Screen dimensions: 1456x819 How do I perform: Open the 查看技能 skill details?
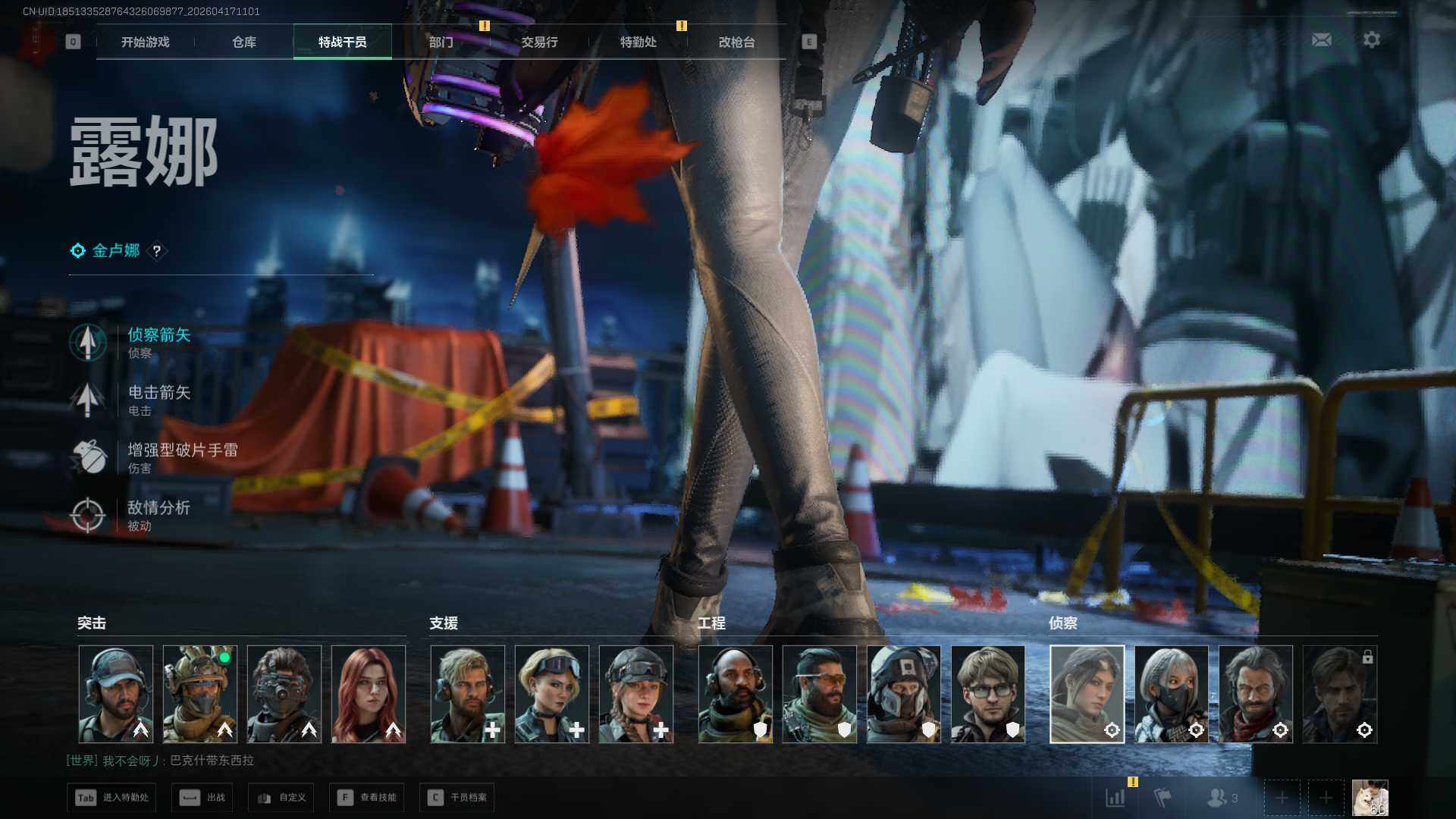(367, 798)
